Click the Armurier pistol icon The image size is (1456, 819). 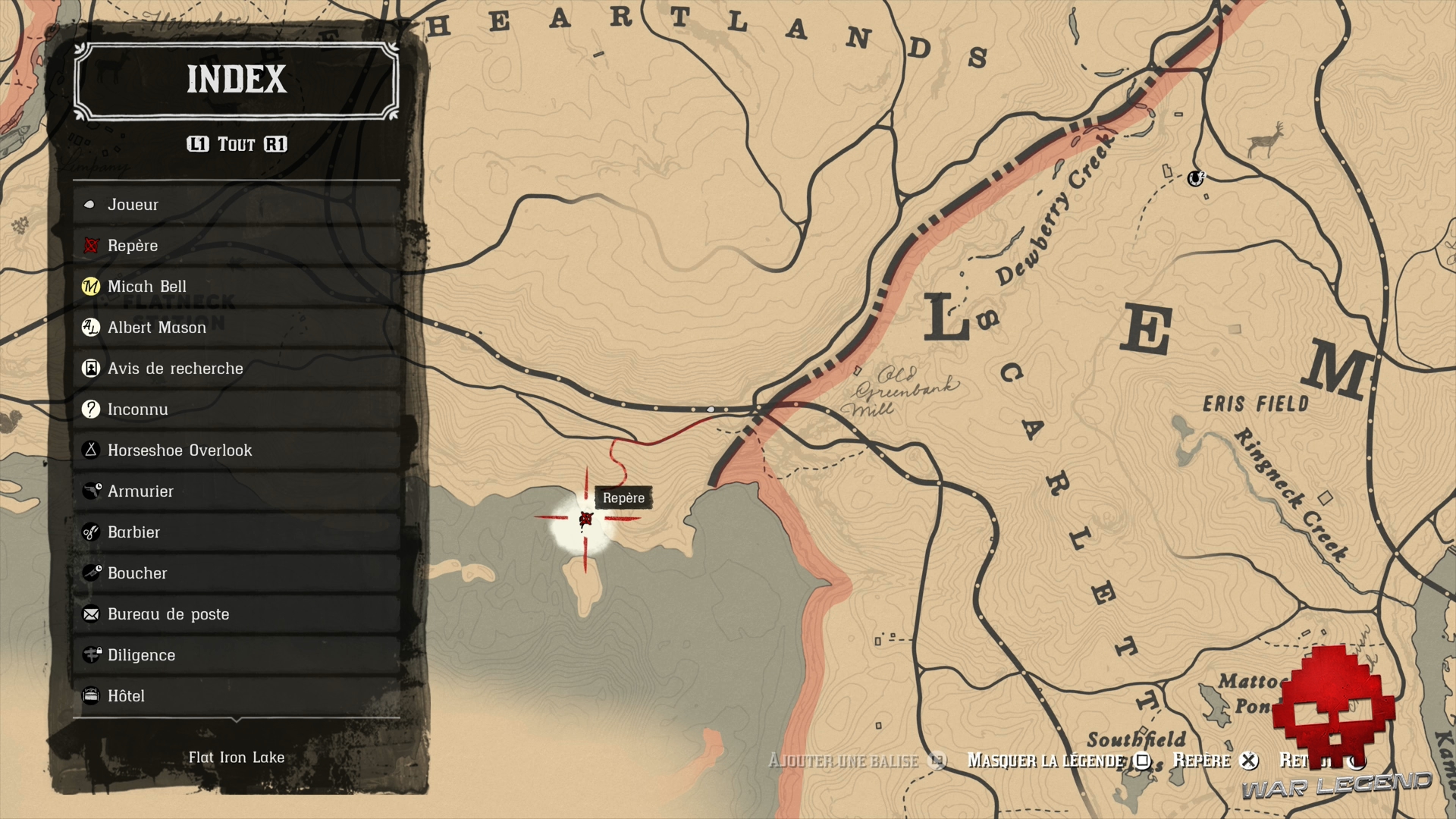91,491
